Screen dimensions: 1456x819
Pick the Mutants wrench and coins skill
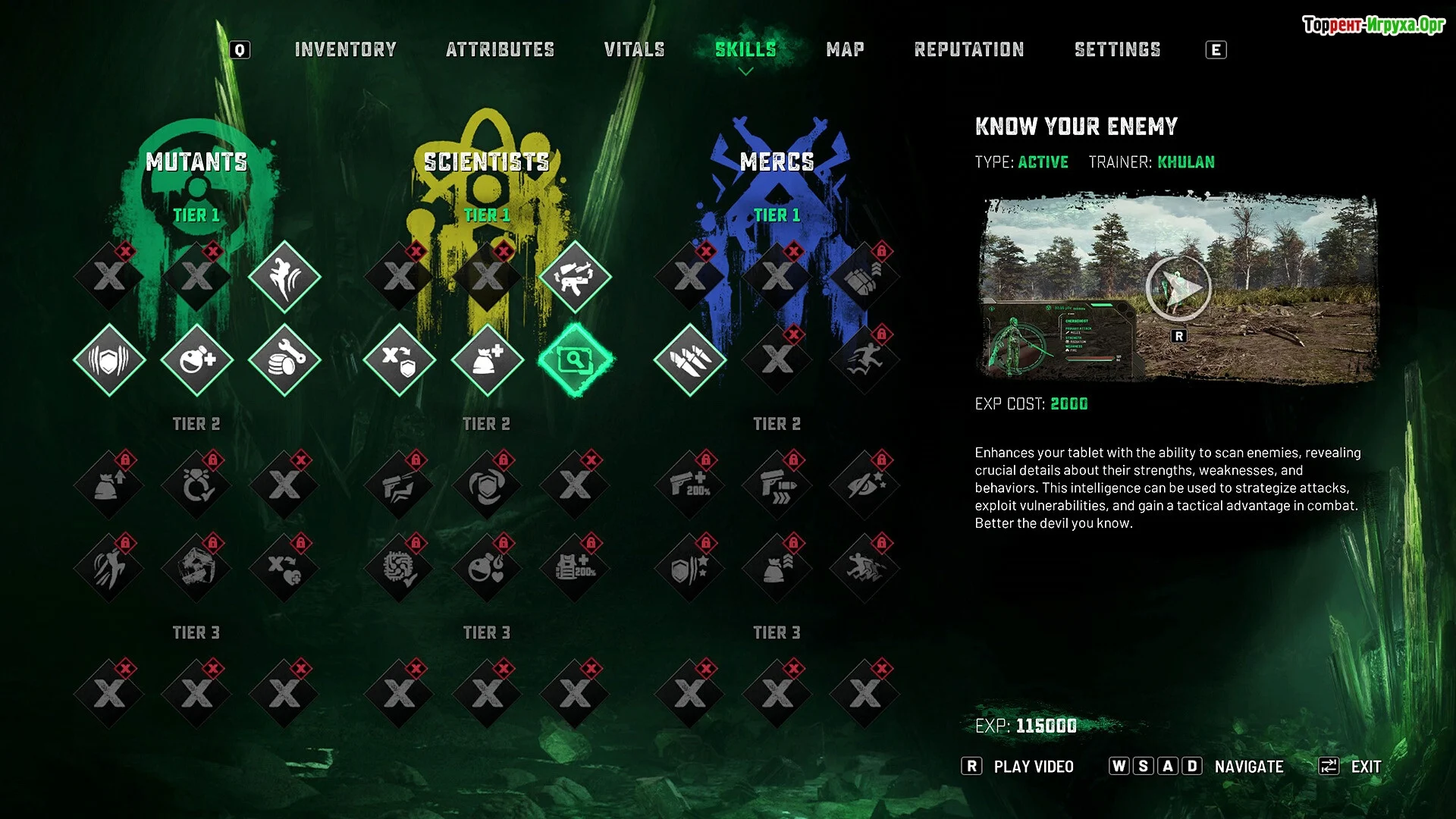pos(284,359)
